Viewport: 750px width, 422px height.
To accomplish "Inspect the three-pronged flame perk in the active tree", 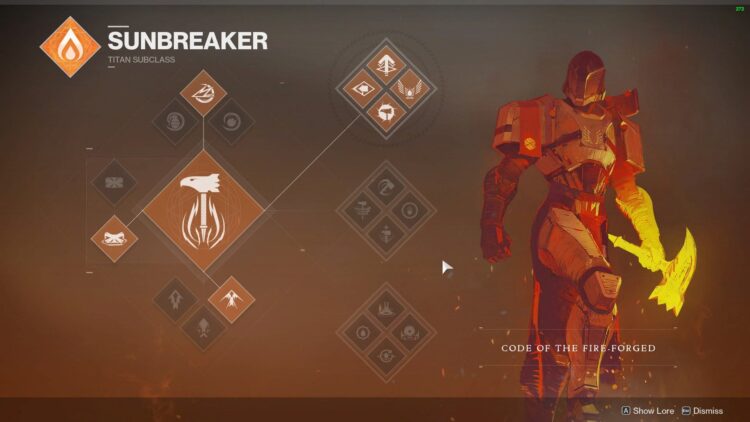I will (385, 65).
